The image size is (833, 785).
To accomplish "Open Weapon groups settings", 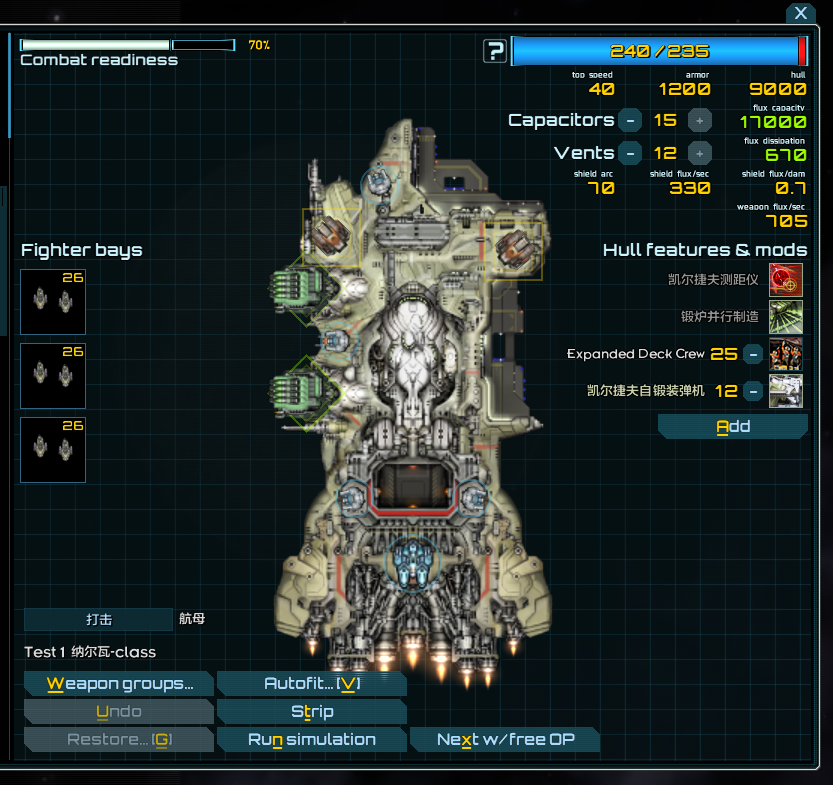I will click(119, 684).
